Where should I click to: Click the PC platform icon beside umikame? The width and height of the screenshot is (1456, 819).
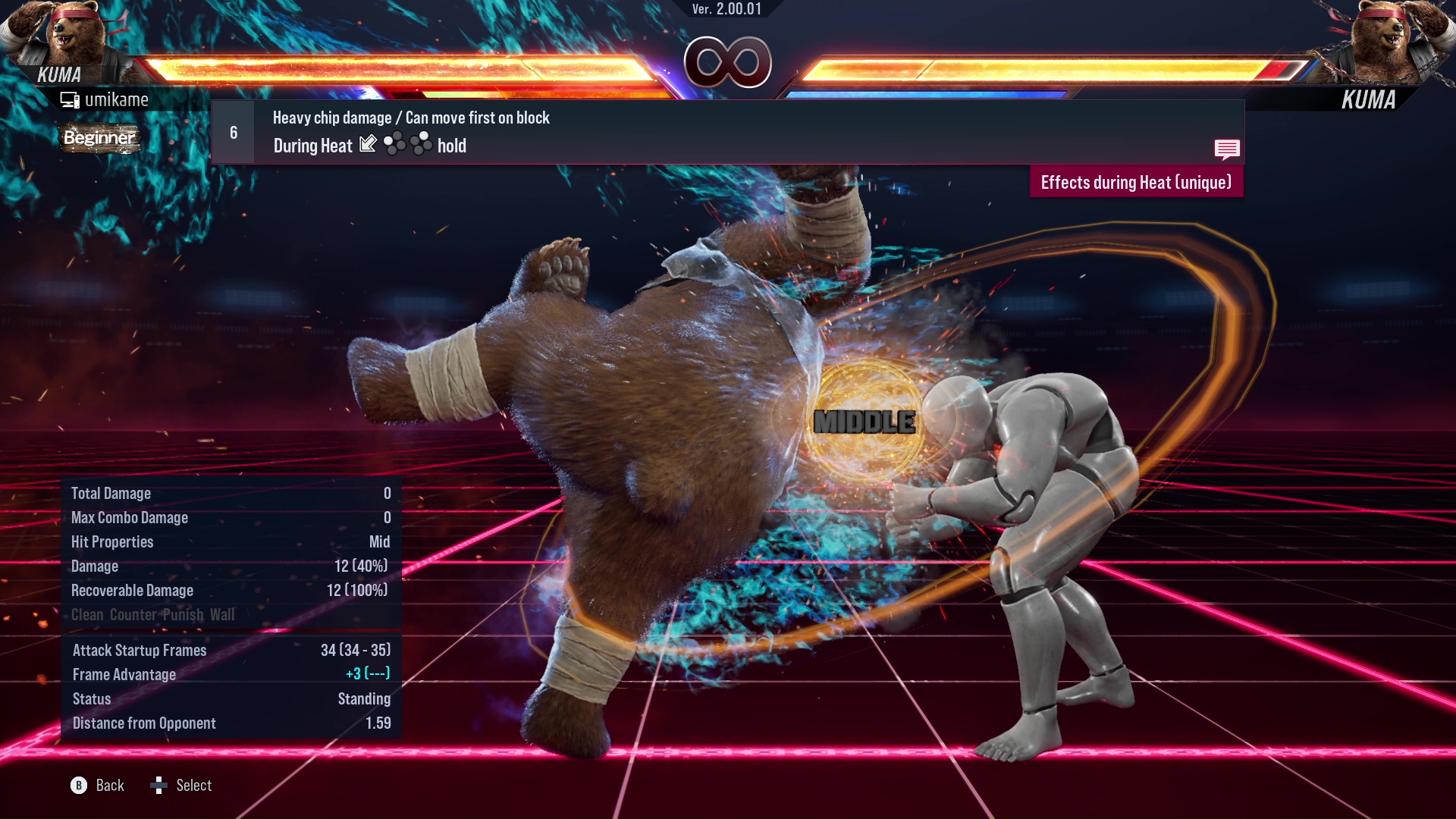click(71, 99)
